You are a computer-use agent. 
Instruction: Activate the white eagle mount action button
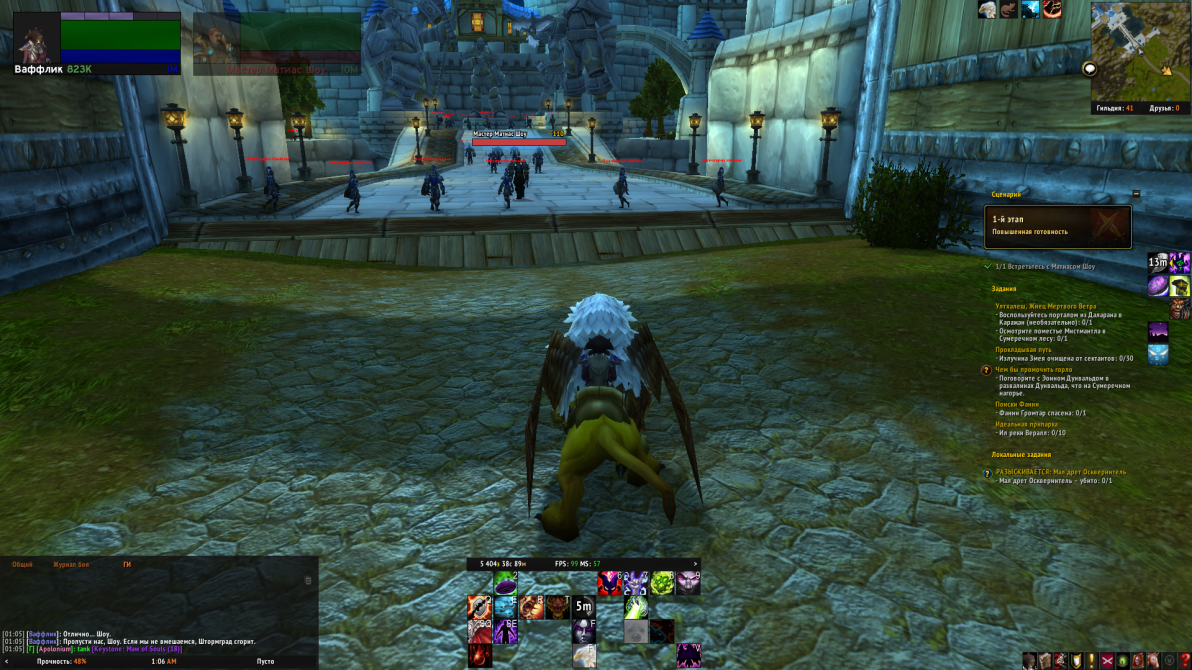(x=584, y=655)
